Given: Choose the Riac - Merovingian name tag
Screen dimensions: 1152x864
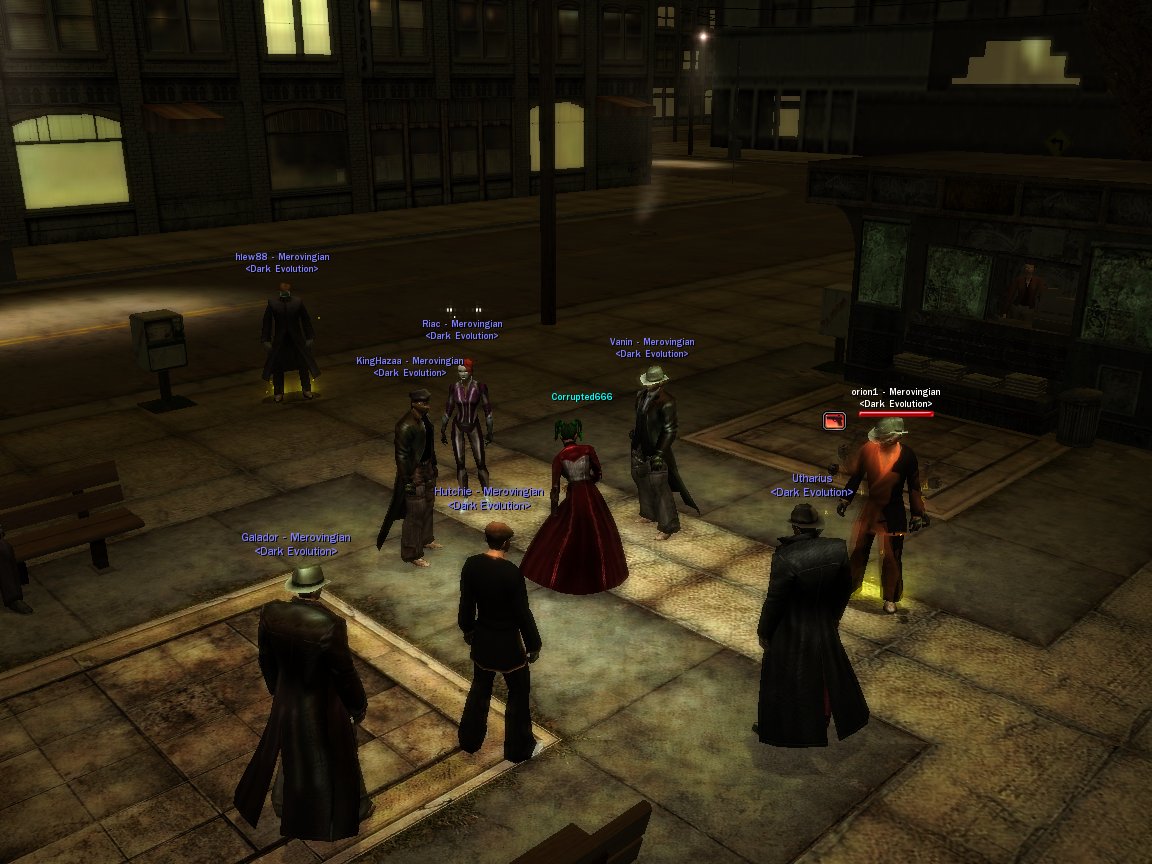Looking at the screenshot, I should point(462,324).
